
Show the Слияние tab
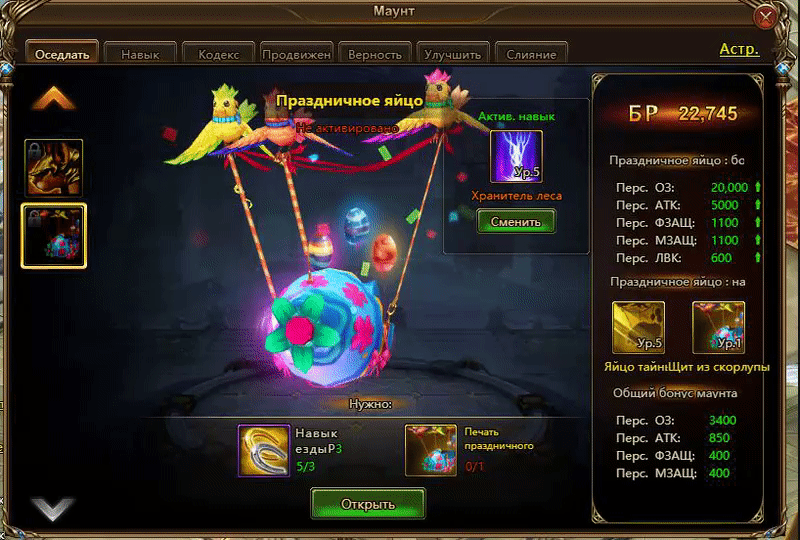coord(531,54)
